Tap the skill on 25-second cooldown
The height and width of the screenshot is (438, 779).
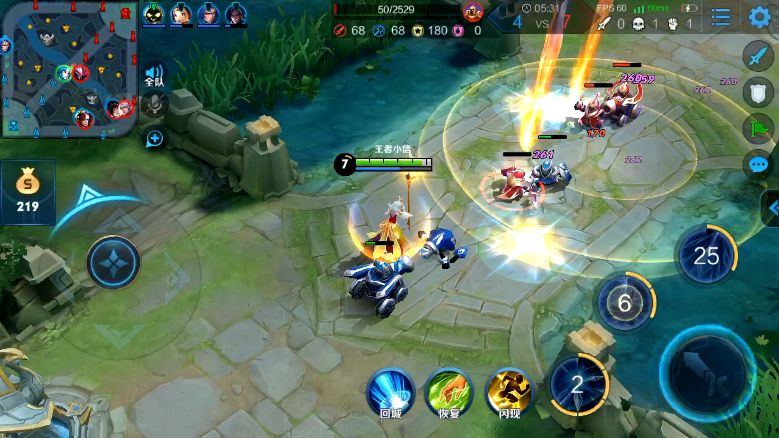tap(706, 255)
